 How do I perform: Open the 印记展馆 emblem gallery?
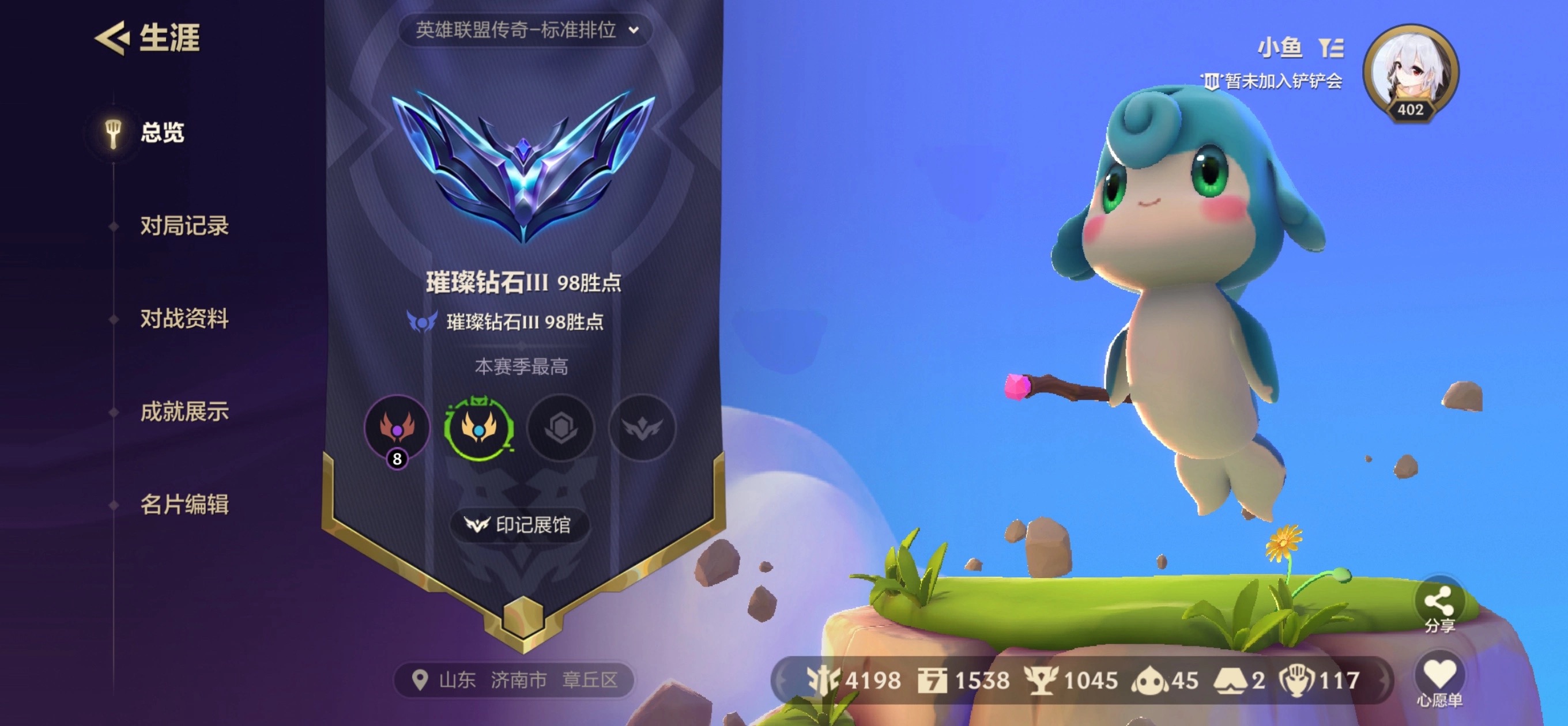coord(520,524)
